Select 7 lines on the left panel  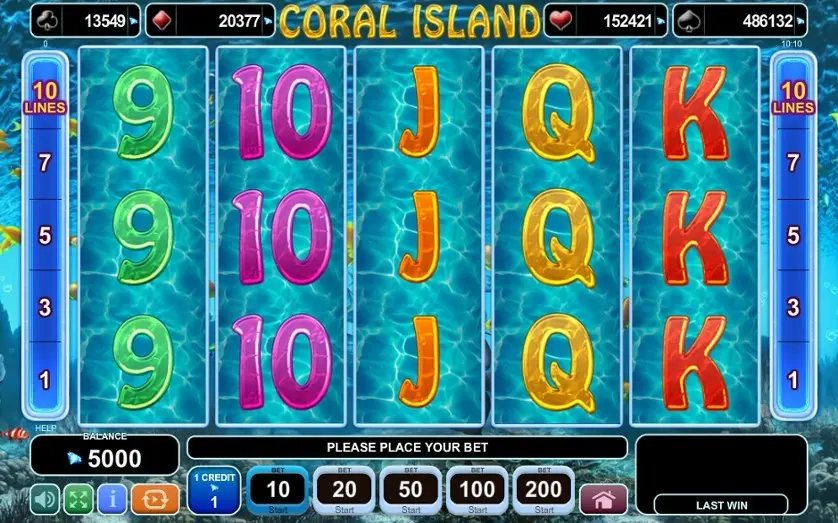coord(44,163)
